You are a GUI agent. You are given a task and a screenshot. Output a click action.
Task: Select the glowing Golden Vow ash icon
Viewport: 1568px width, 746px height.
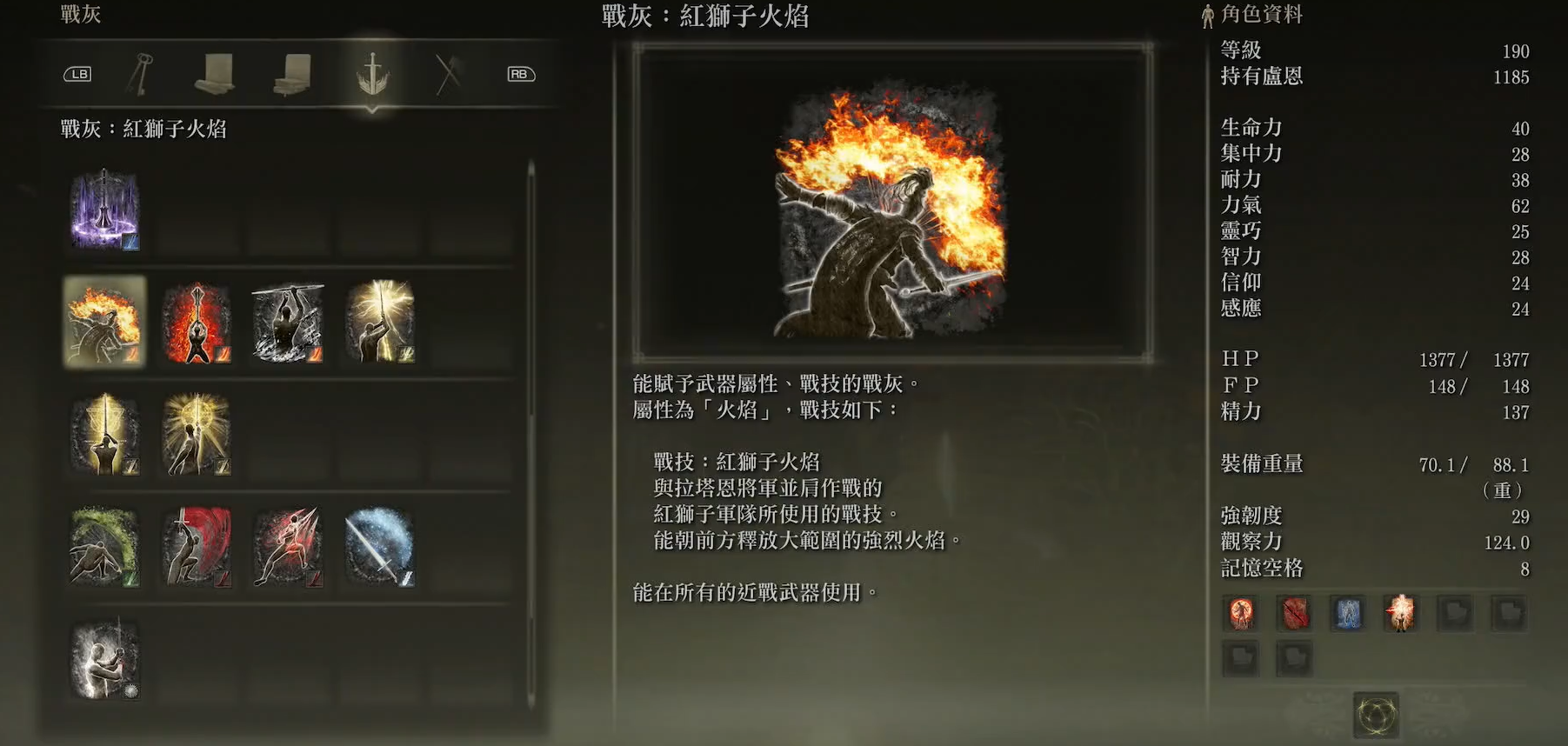[x=196, y=435]
